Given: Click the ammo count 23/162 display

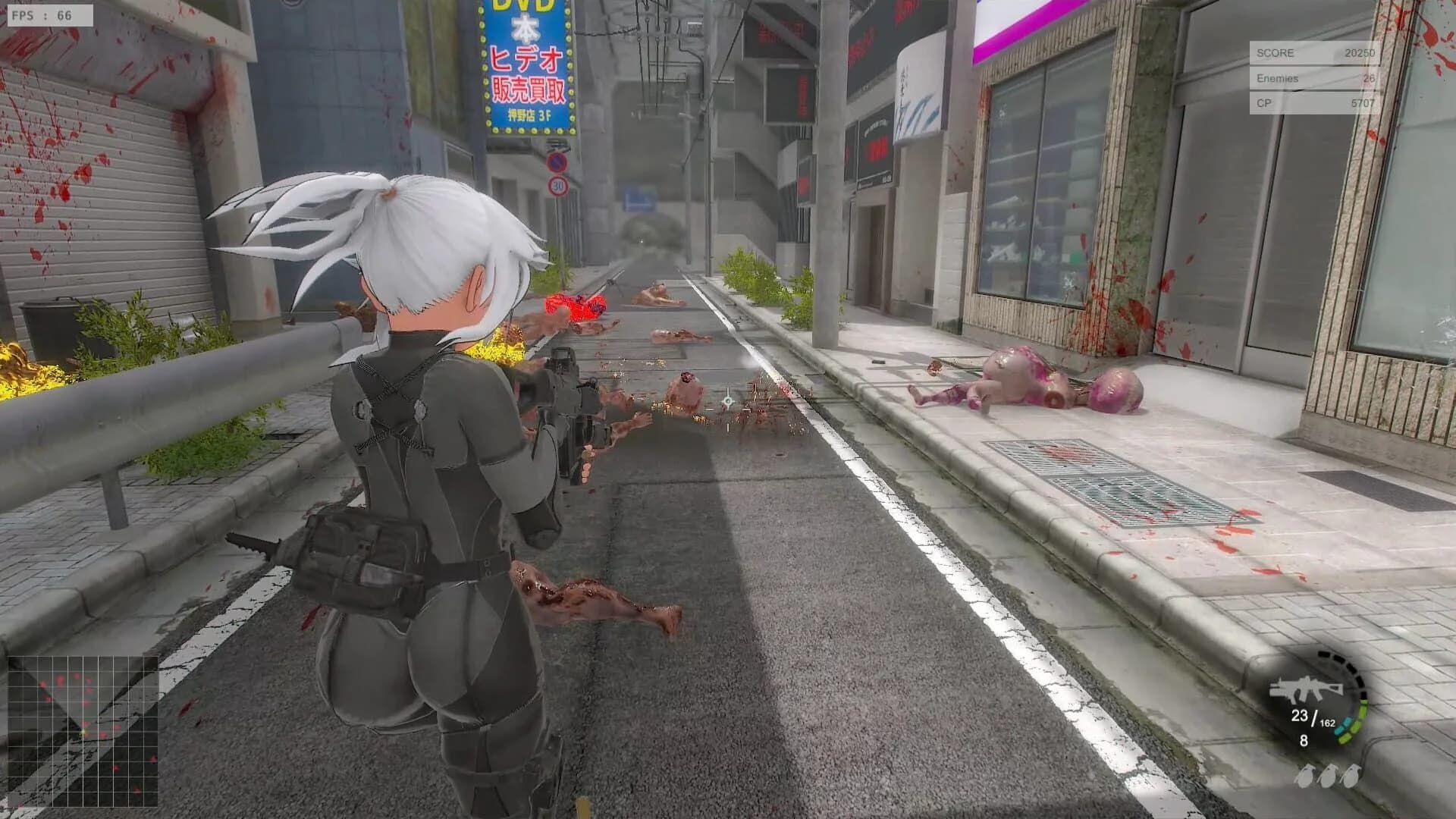Looking at the screenshot, I should click(x=1313, y=719).
